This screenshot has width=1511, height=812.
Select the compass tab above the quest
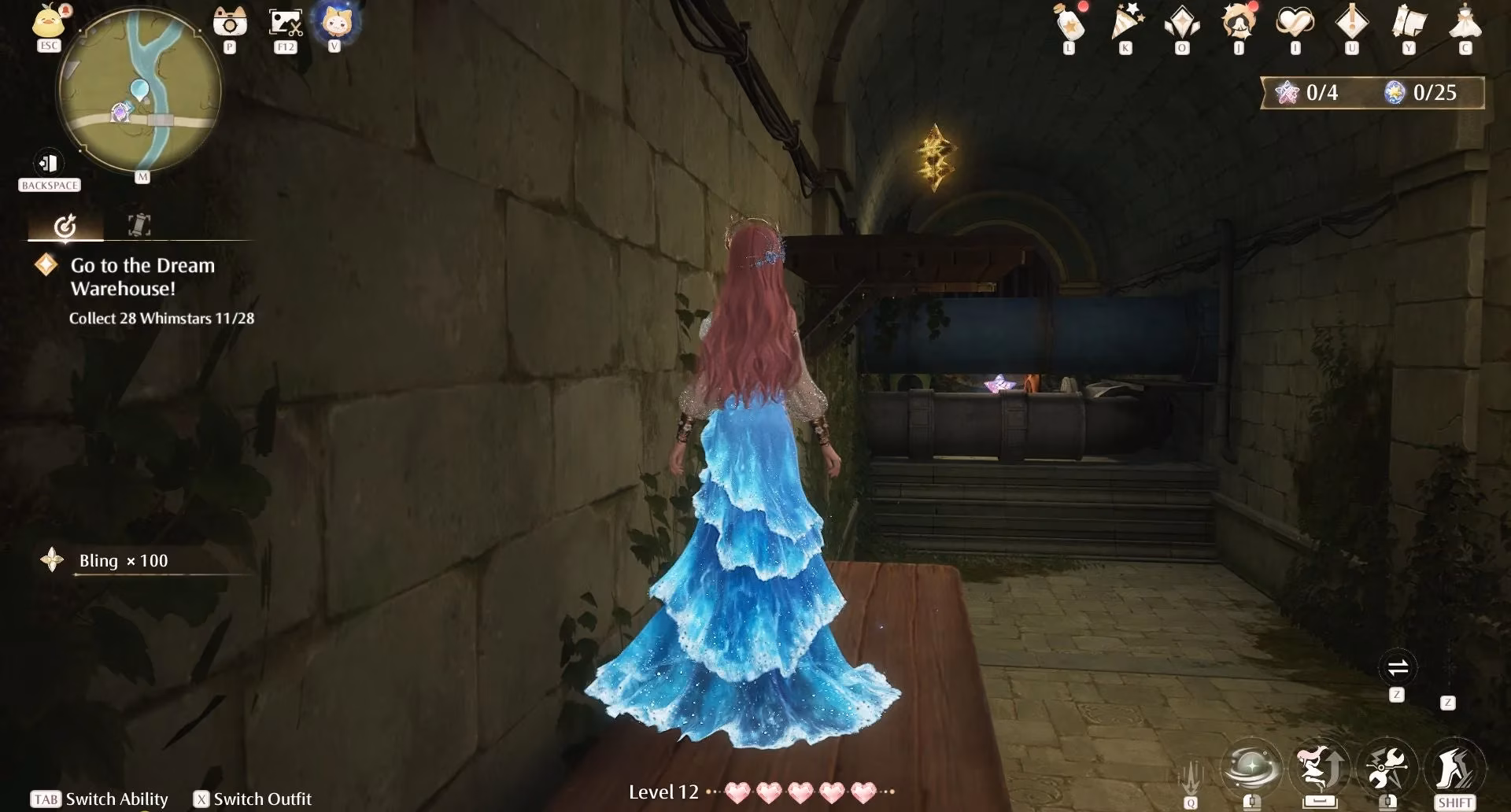click(67, 224)
